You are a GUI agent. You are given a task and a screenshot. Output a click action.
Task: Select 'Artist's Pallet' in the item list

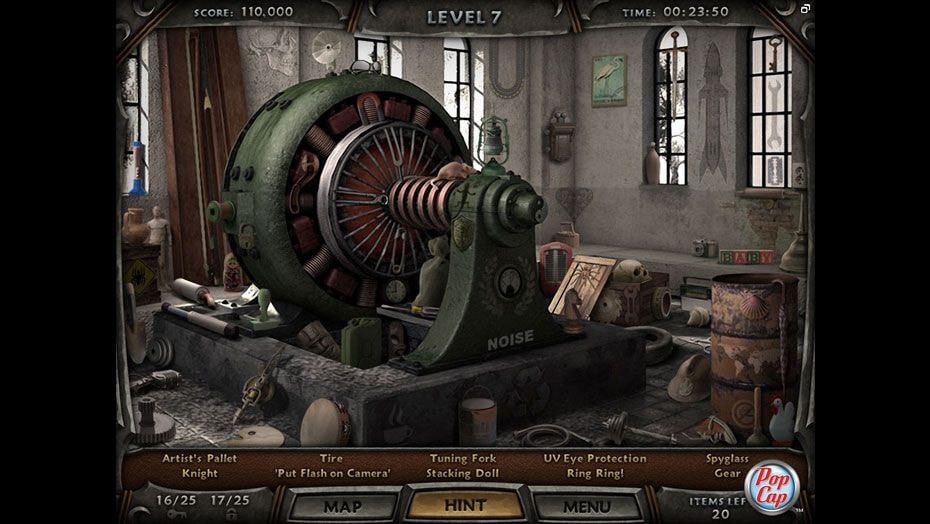click(200, 458)
